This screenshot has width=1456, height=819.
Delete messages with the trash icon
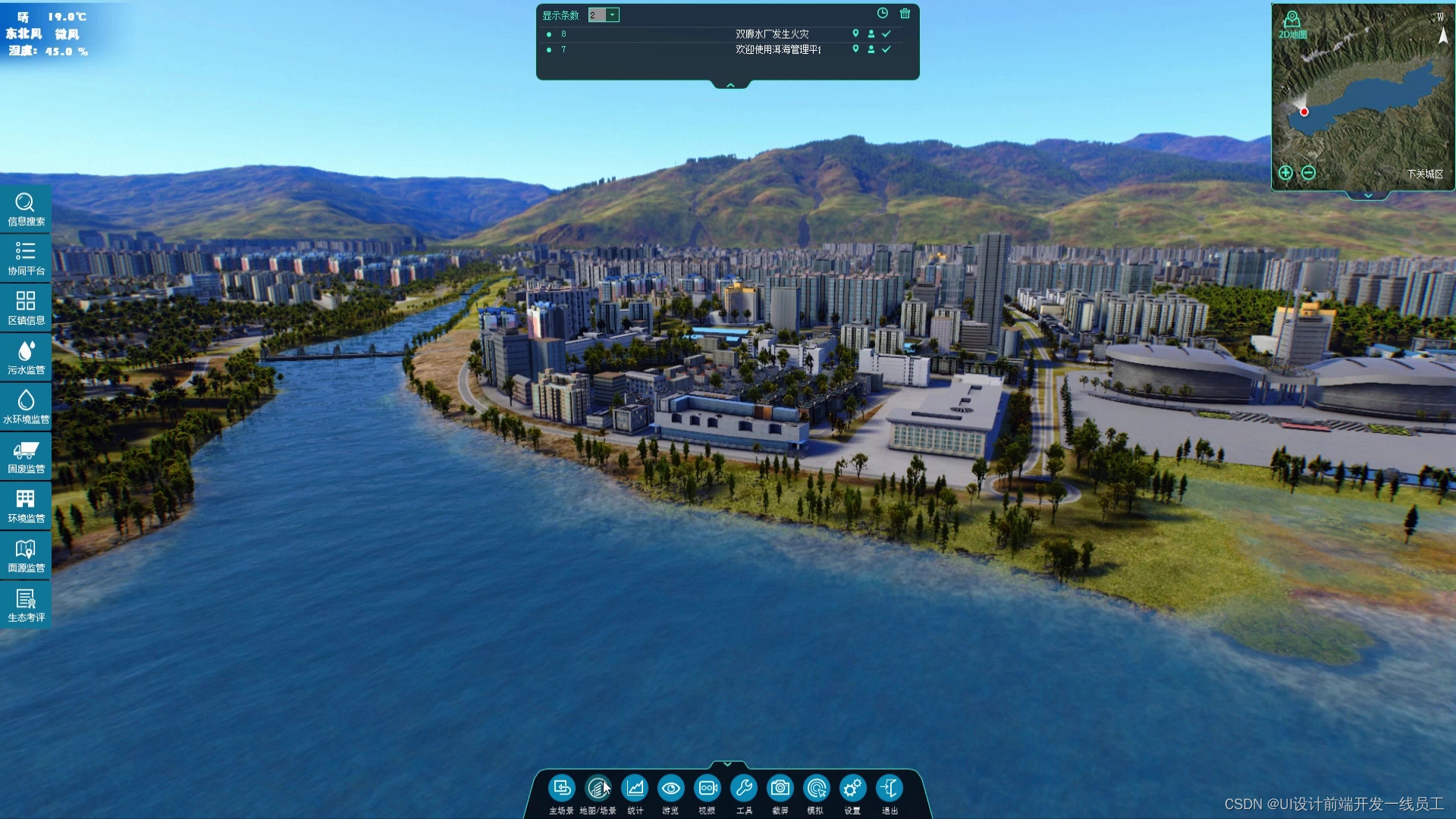tap(905, 14)
